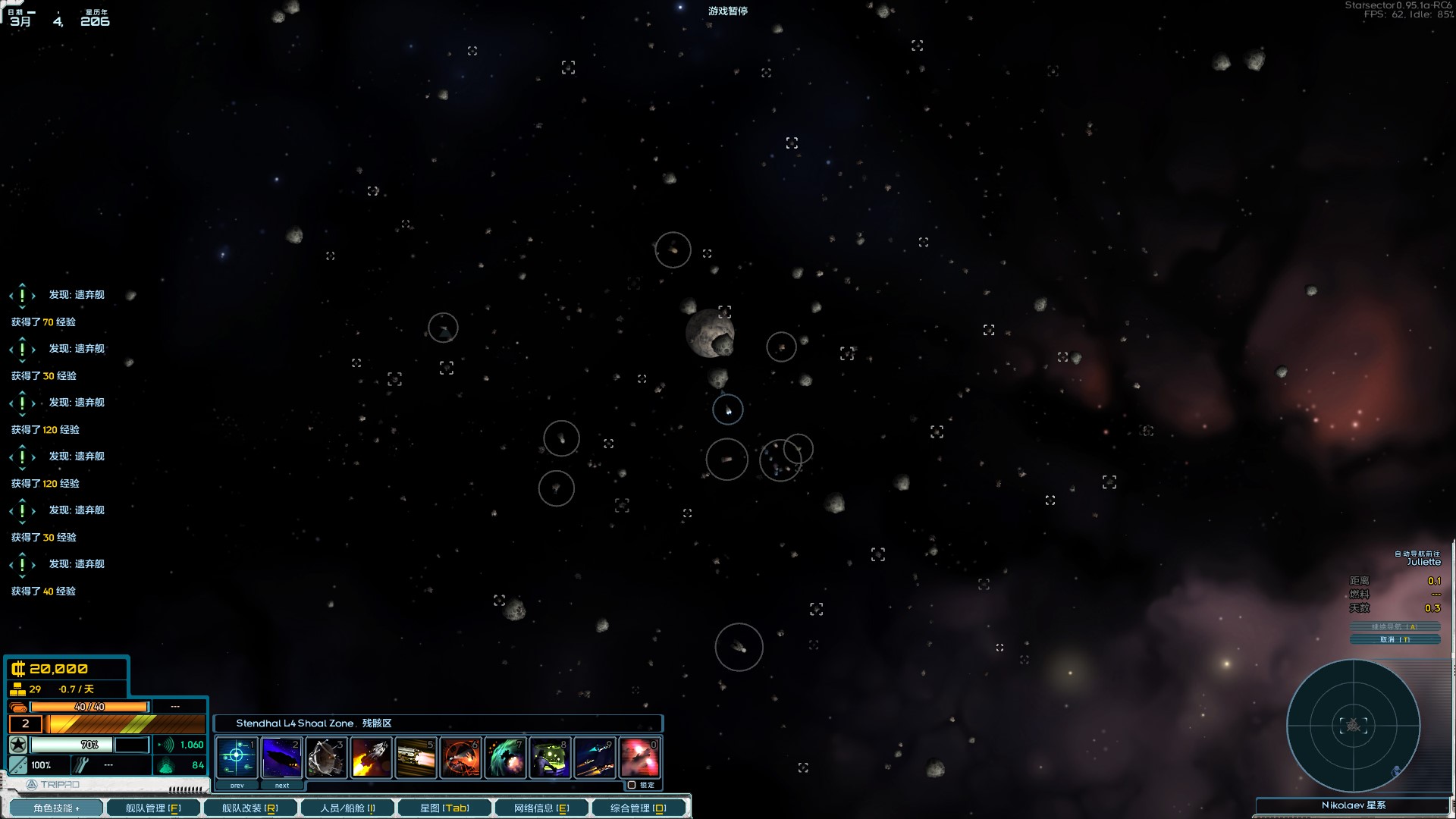Screen dimensions: 1456x819
Task: Open the 舰队改装 refit screen
Action: [x=249, y=808]
